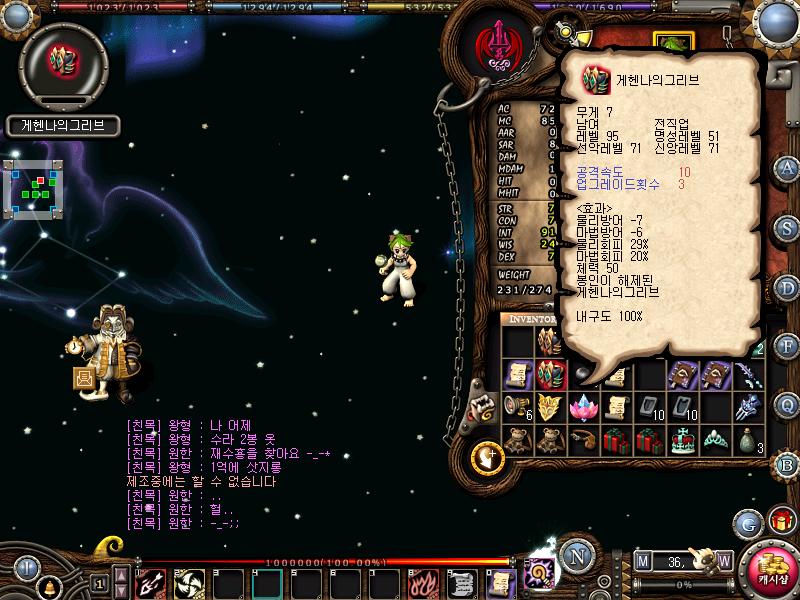Click the gift box icon button
This screenshot has width=800, height=600.
tap(780, 522)
